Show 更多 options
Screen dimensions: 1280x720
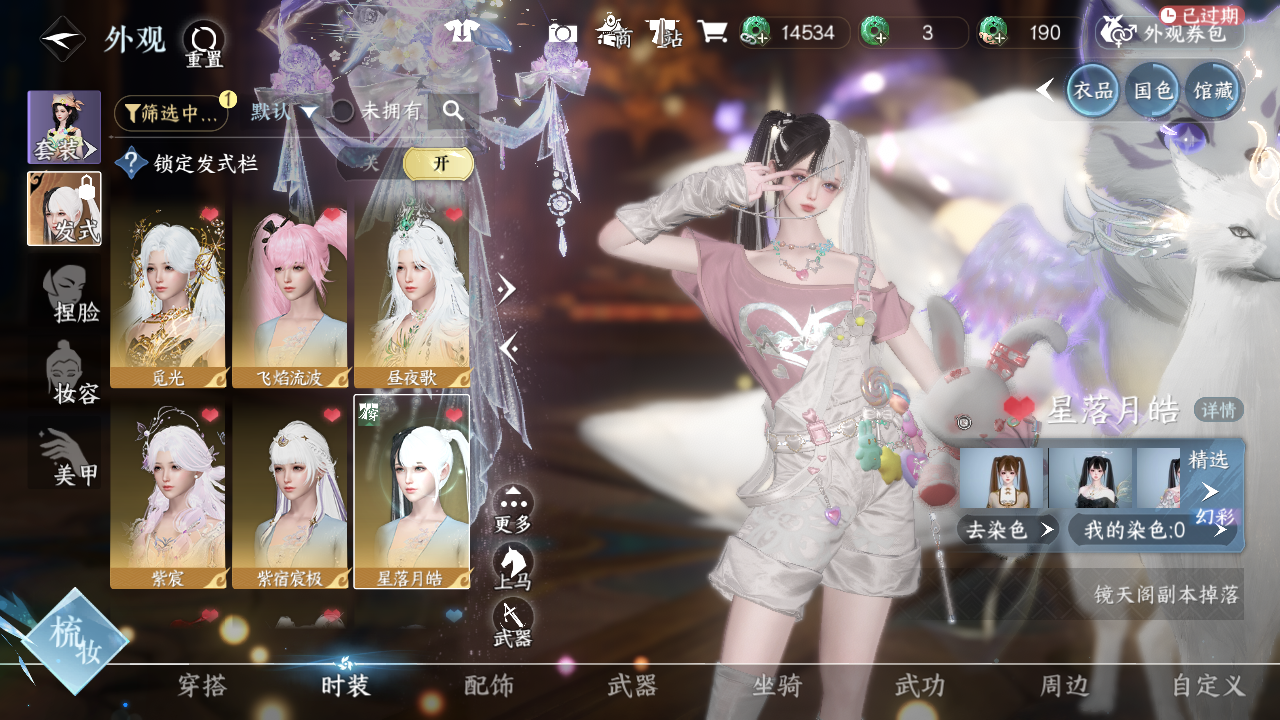[x=513, y=508]
